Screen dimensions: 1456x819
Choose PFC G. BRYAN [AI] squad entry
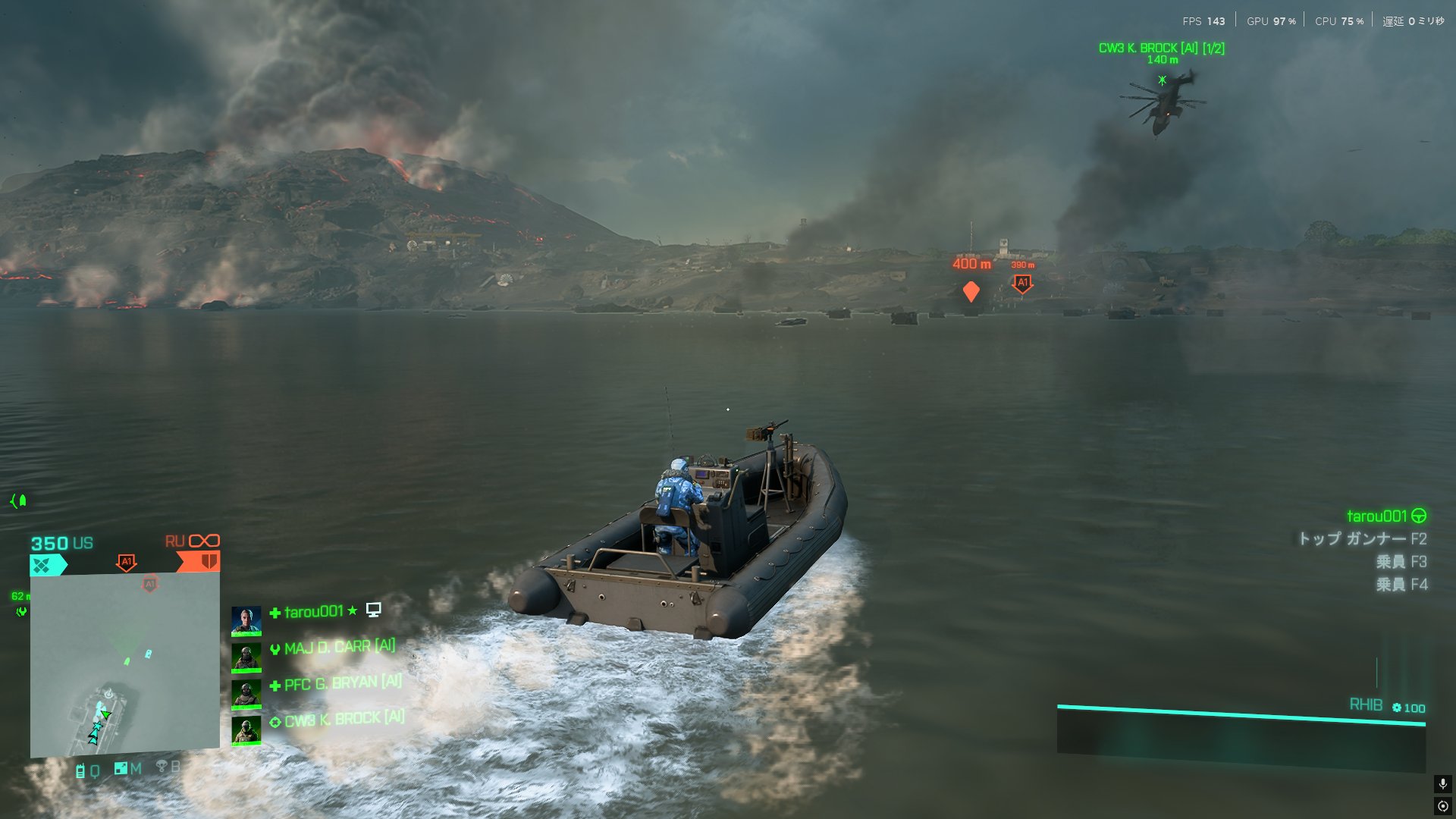(x=342, y=683)
